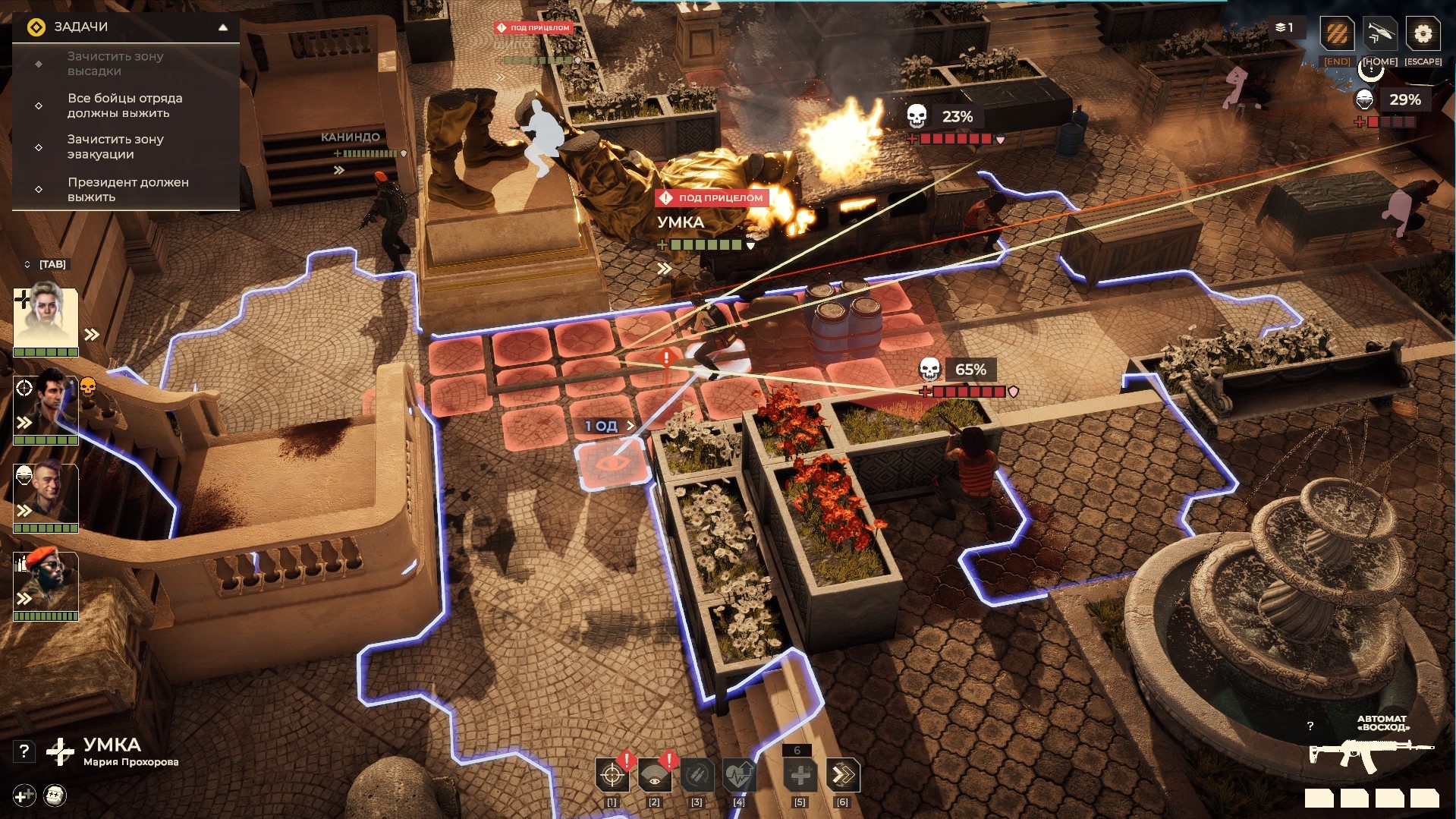Click the floor level indicator
This screenshot has width=1456, height=819.
pyautogui.click(x=1285, y=28)
